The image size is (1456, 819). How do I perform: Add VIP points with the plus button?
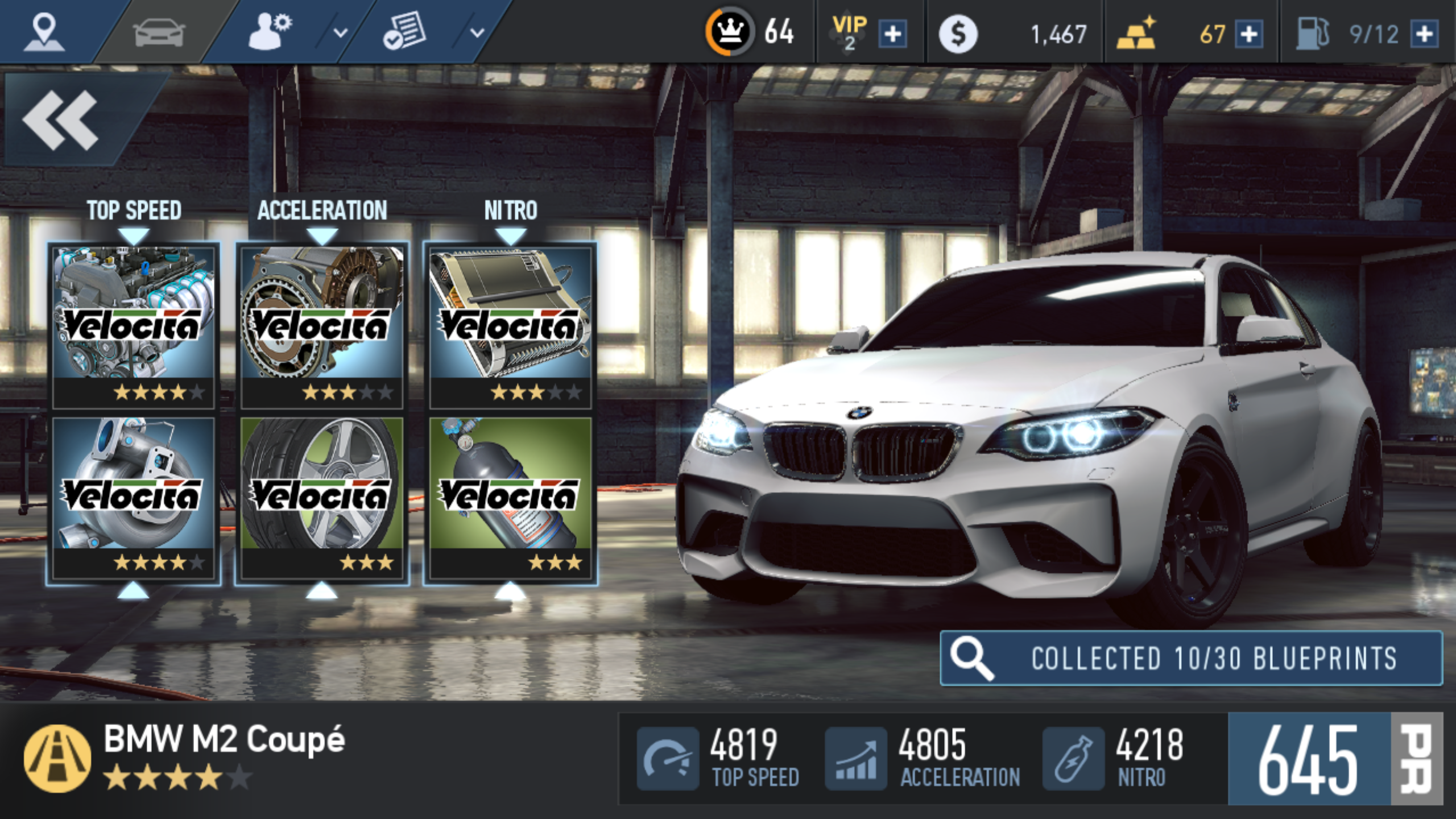pyautogui.click(x=892, y=34)
